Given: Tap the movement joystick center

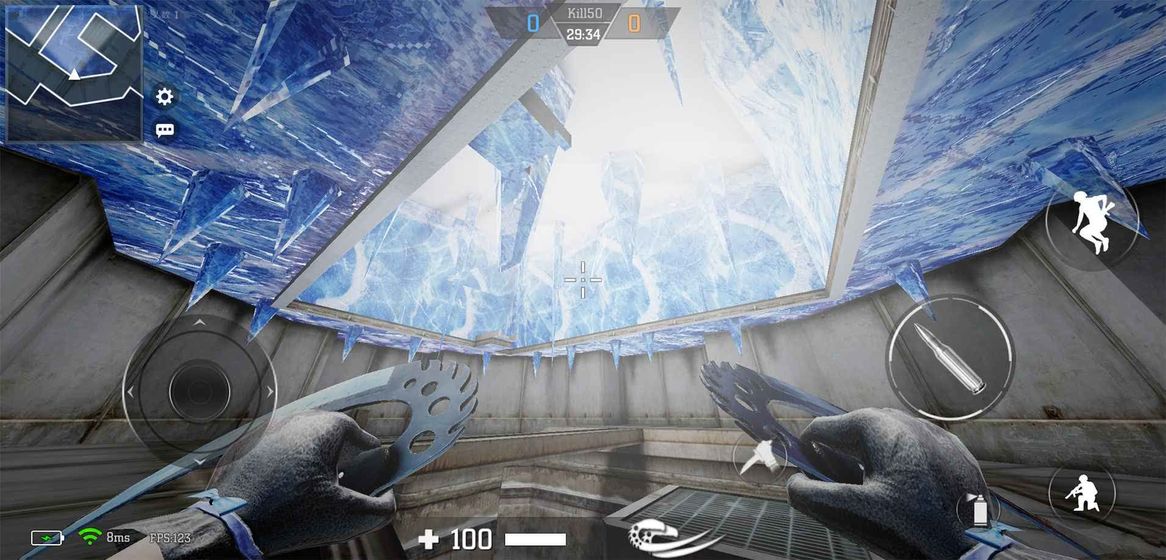Looking at the screenshot, I should [x=199, y=390].
